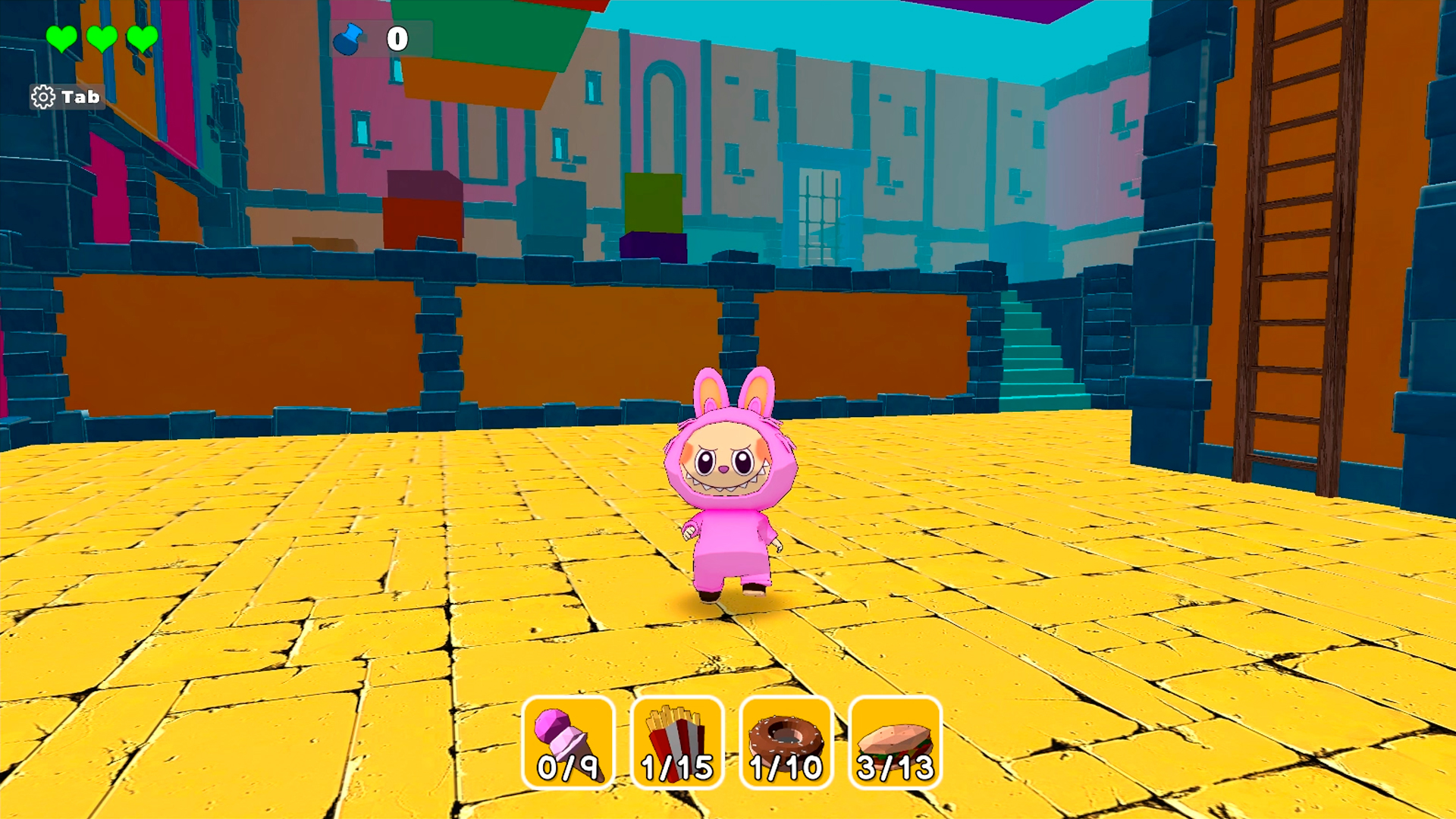This screenshot has height=819, width=1456.
Task: Click the potion counter showing 0
Action: (397, 39)
